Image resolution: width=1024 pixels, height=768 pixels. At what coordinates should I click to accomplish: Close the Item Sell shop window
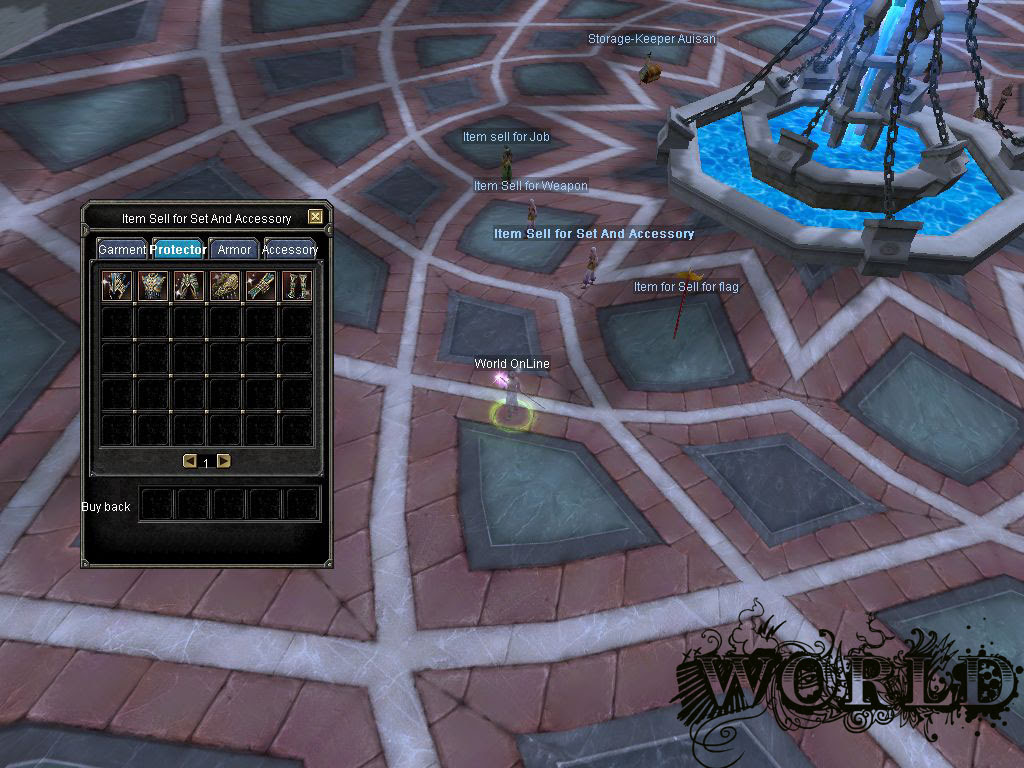coord(316,217)
